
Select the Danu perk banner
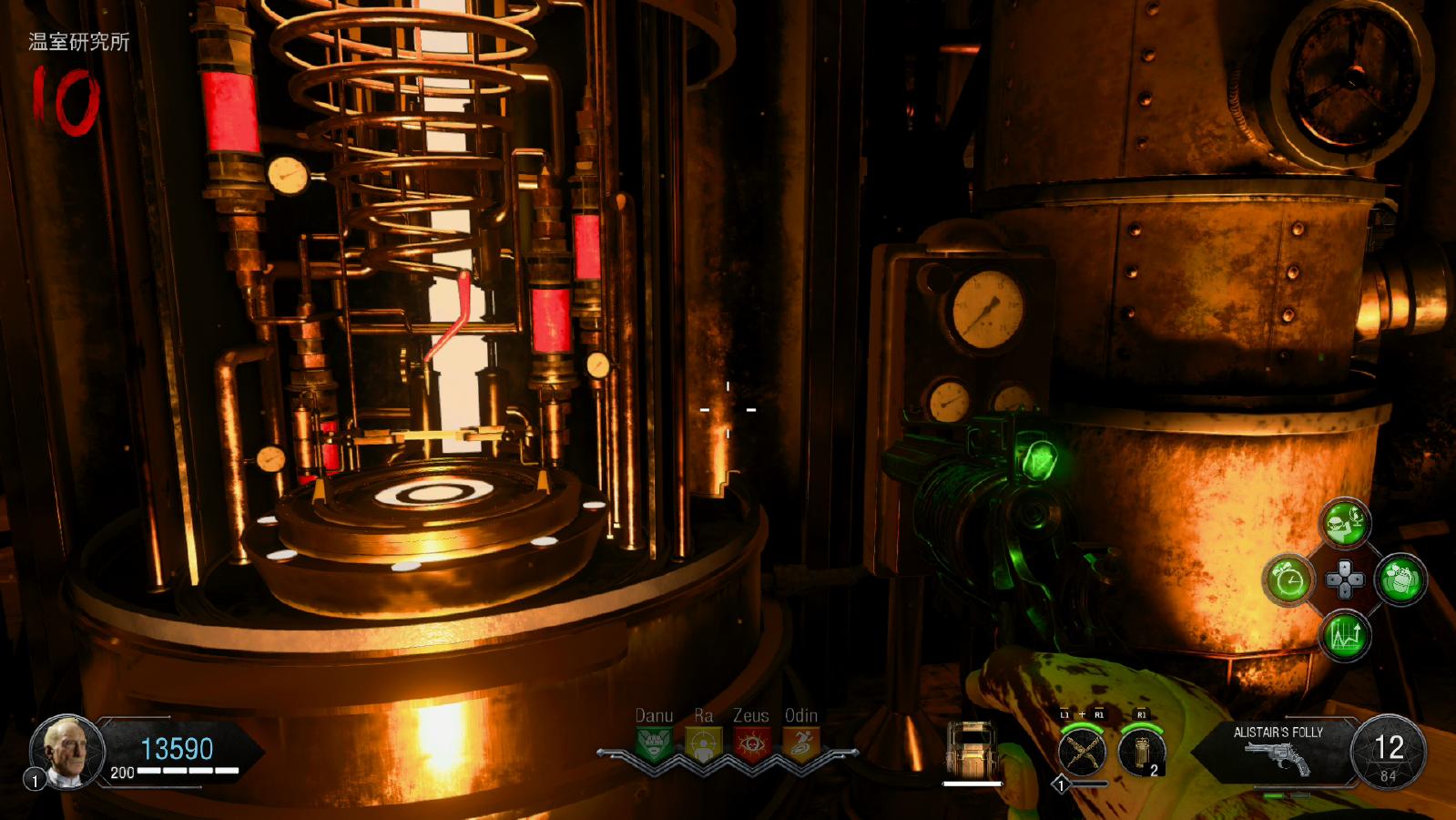pyautogui.click(x=655, y=744)
